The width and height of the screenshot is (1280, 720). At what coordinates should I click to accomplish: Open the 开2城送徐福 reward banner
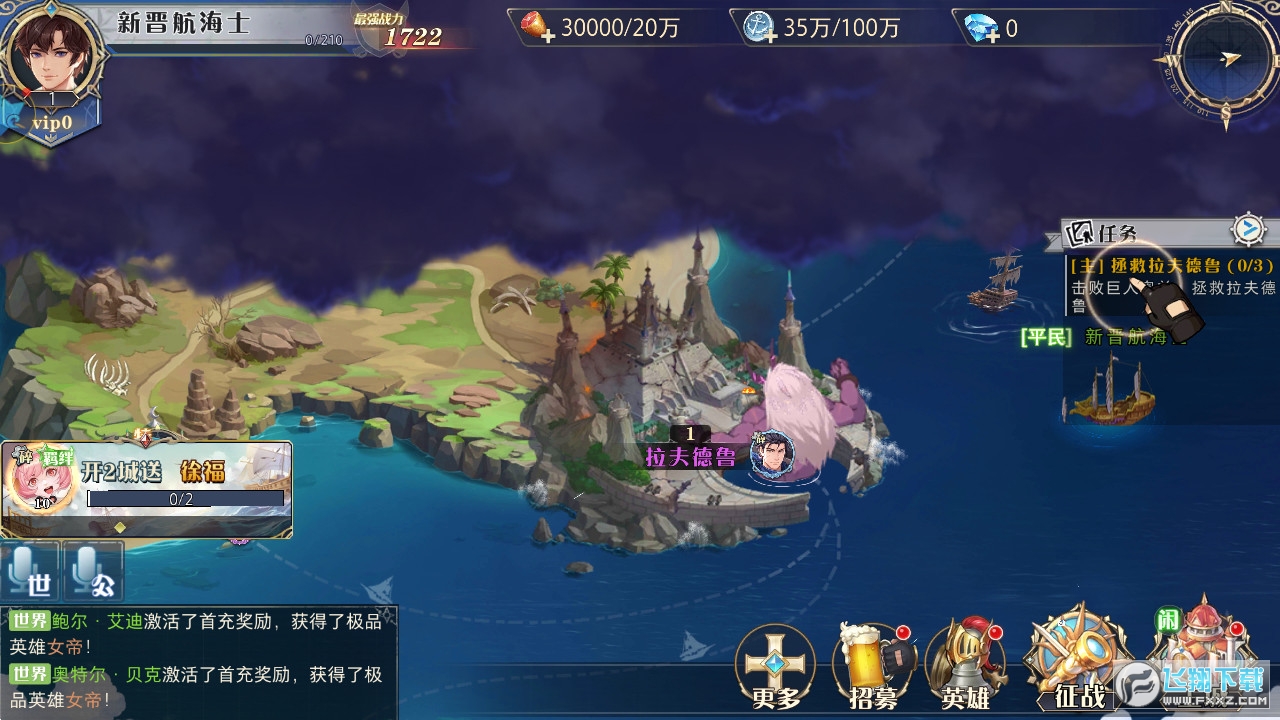[x=147, y=490]
